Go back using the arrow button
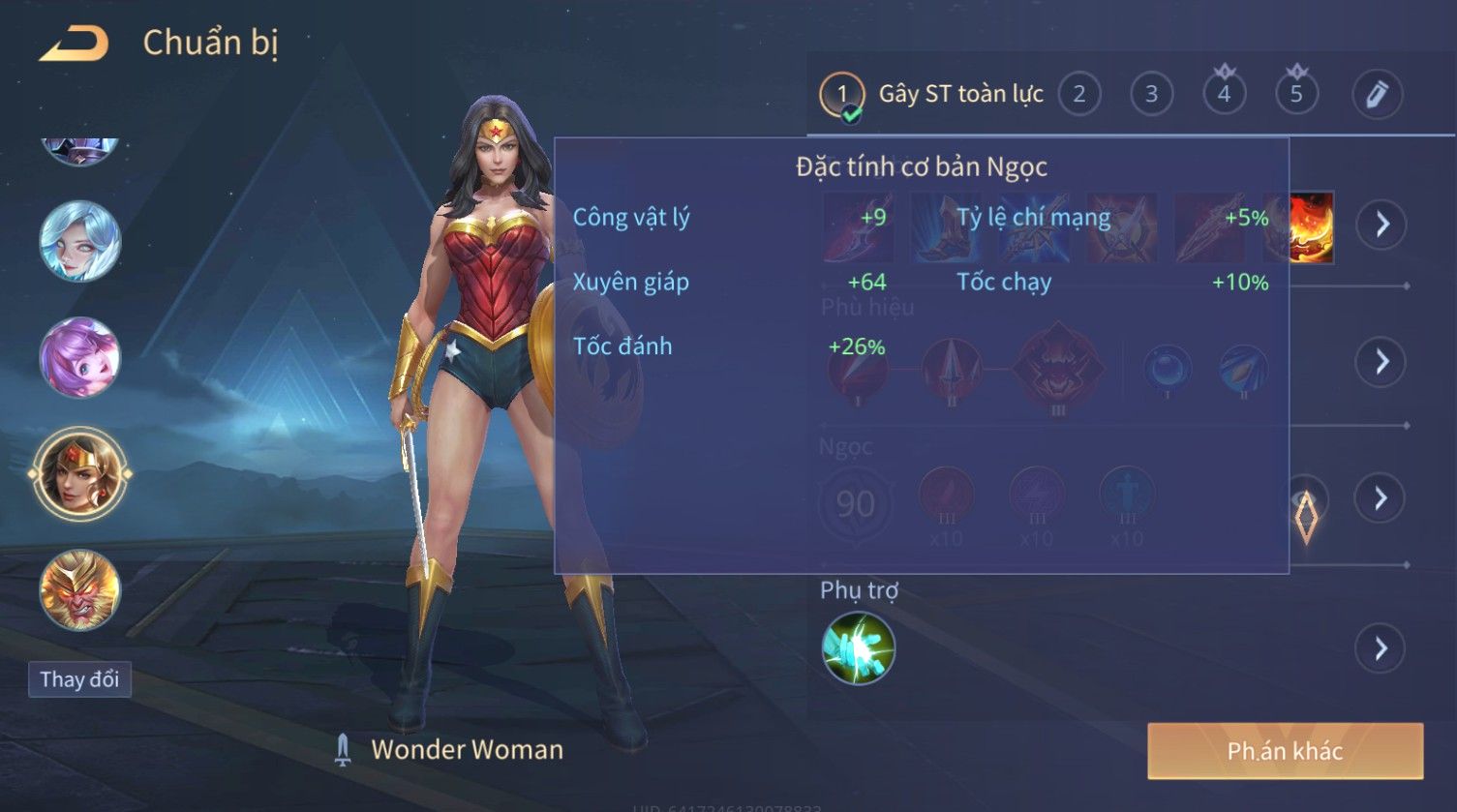 [75, 44]
